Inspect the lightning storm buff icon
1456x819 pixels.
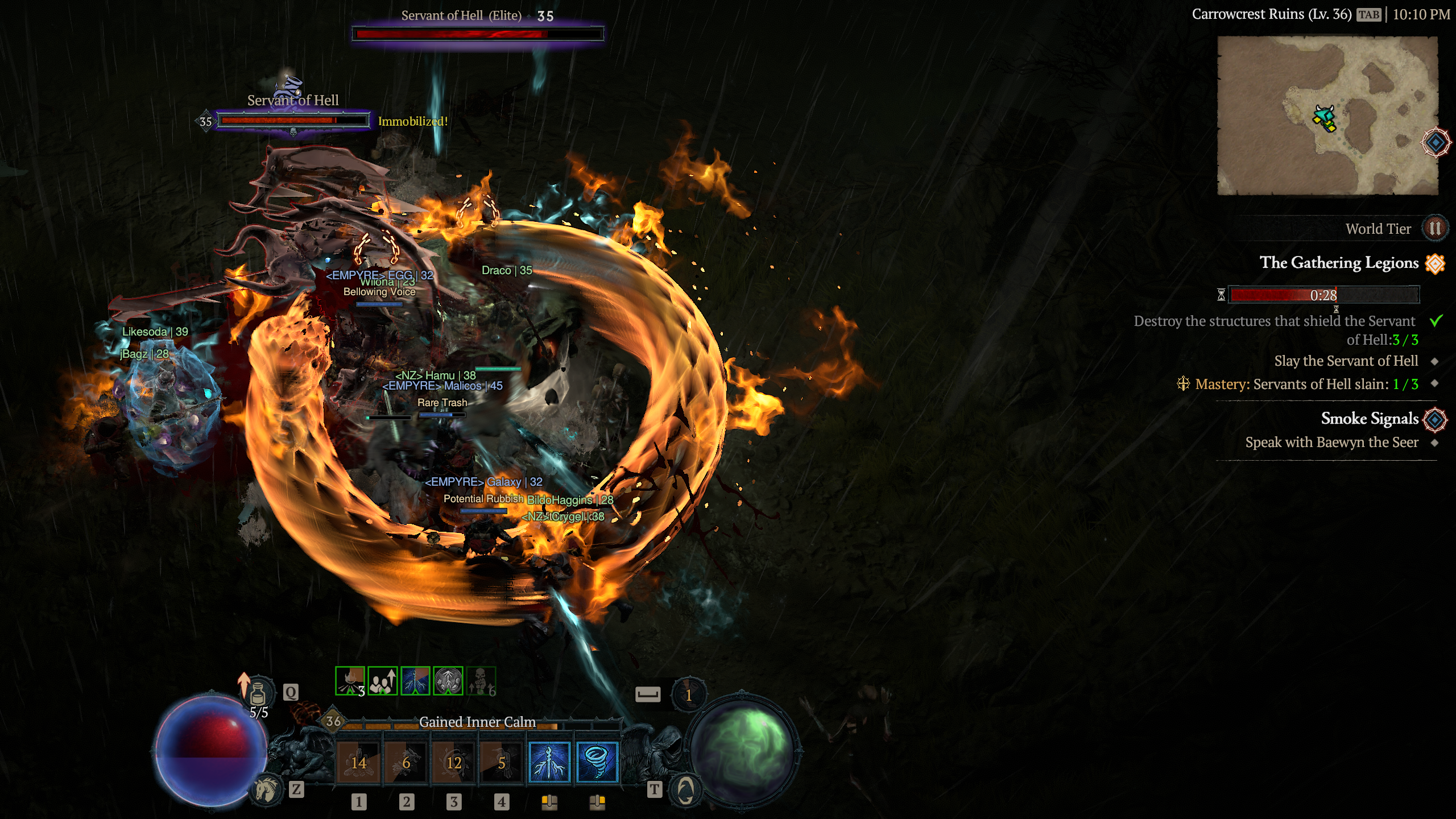(x=415, y=681)
